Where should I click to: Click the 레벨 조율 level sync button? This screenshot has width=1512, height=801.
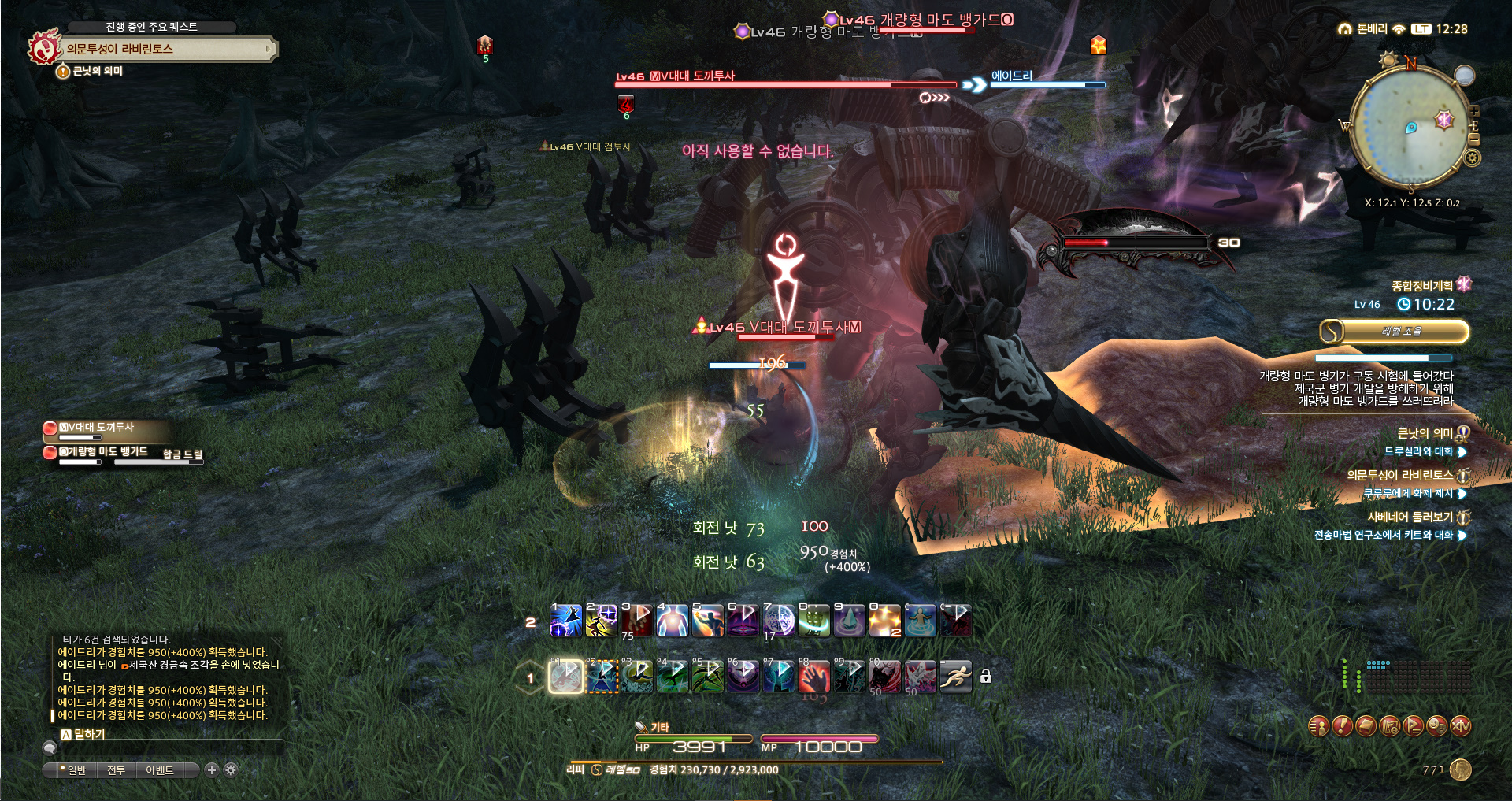pos(1395,332)
